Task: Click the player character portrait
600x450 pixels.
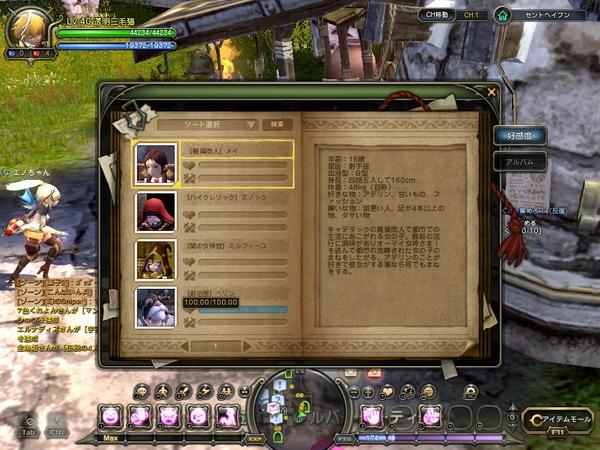Action: [x=28, y=27]
